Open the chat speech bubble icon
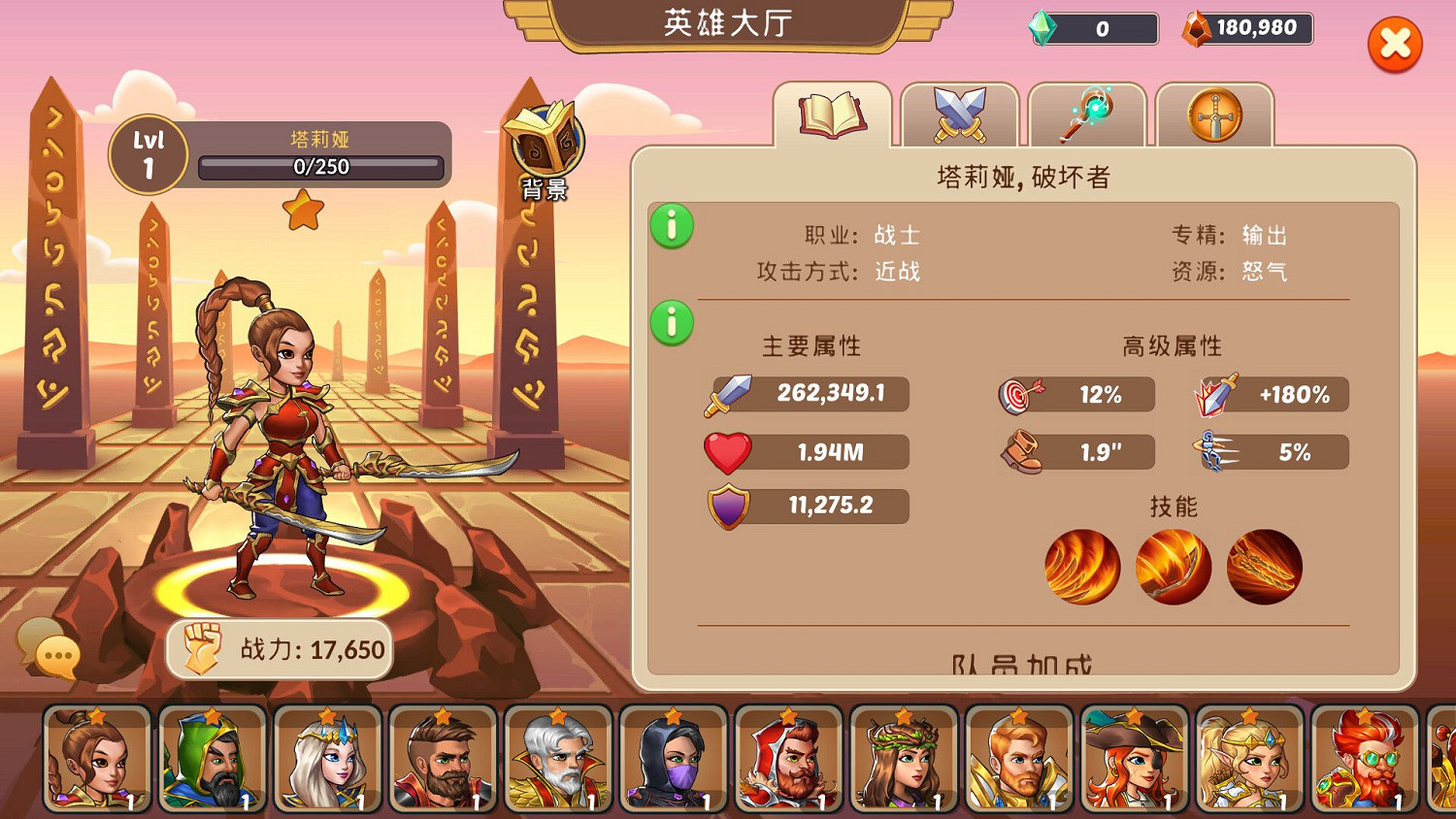This screenshot has height=819, width=1456. 55,654
